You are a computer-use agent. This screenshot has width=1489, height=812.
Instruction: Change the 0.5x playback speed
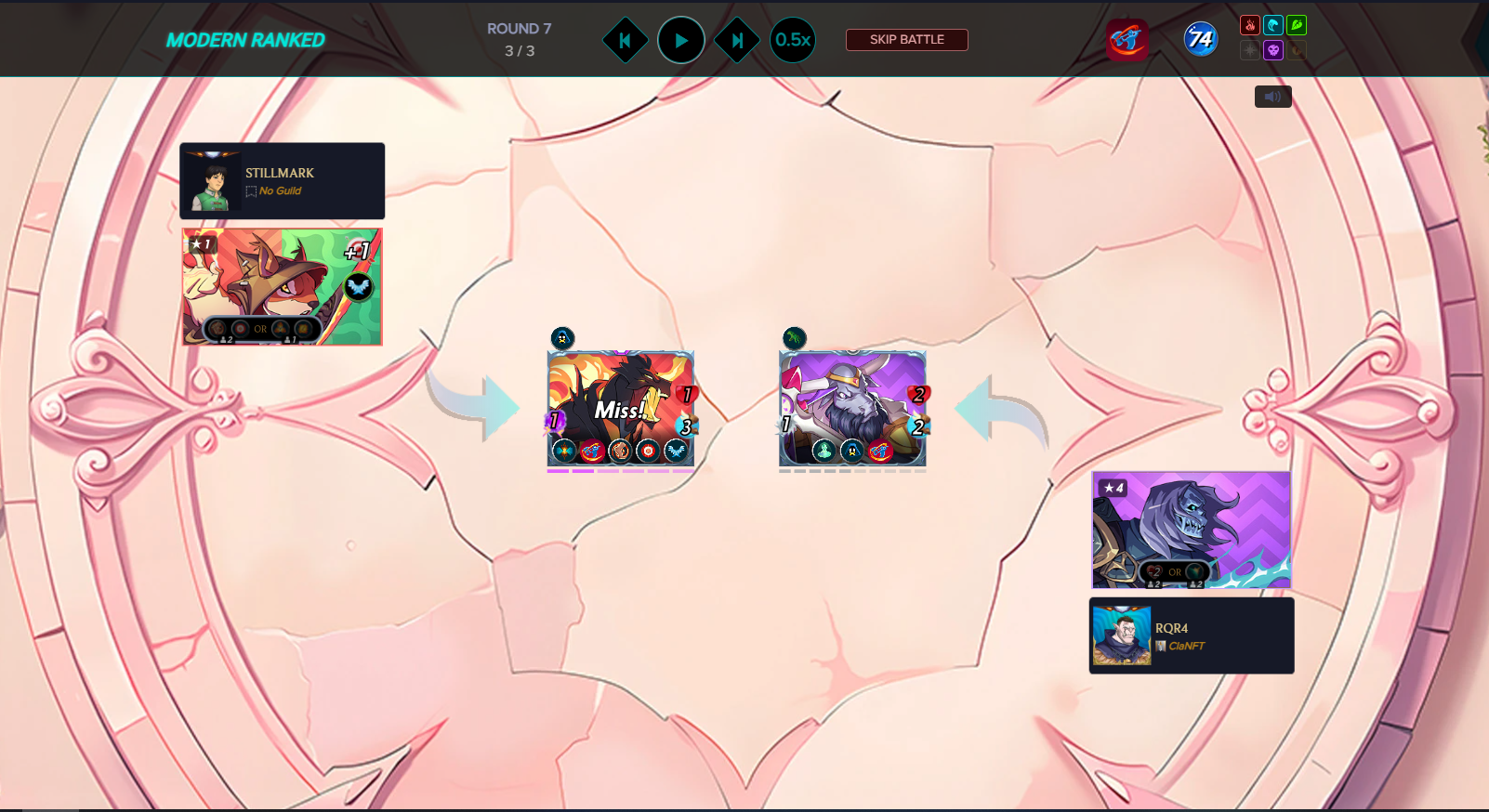[x=793, y=40]
